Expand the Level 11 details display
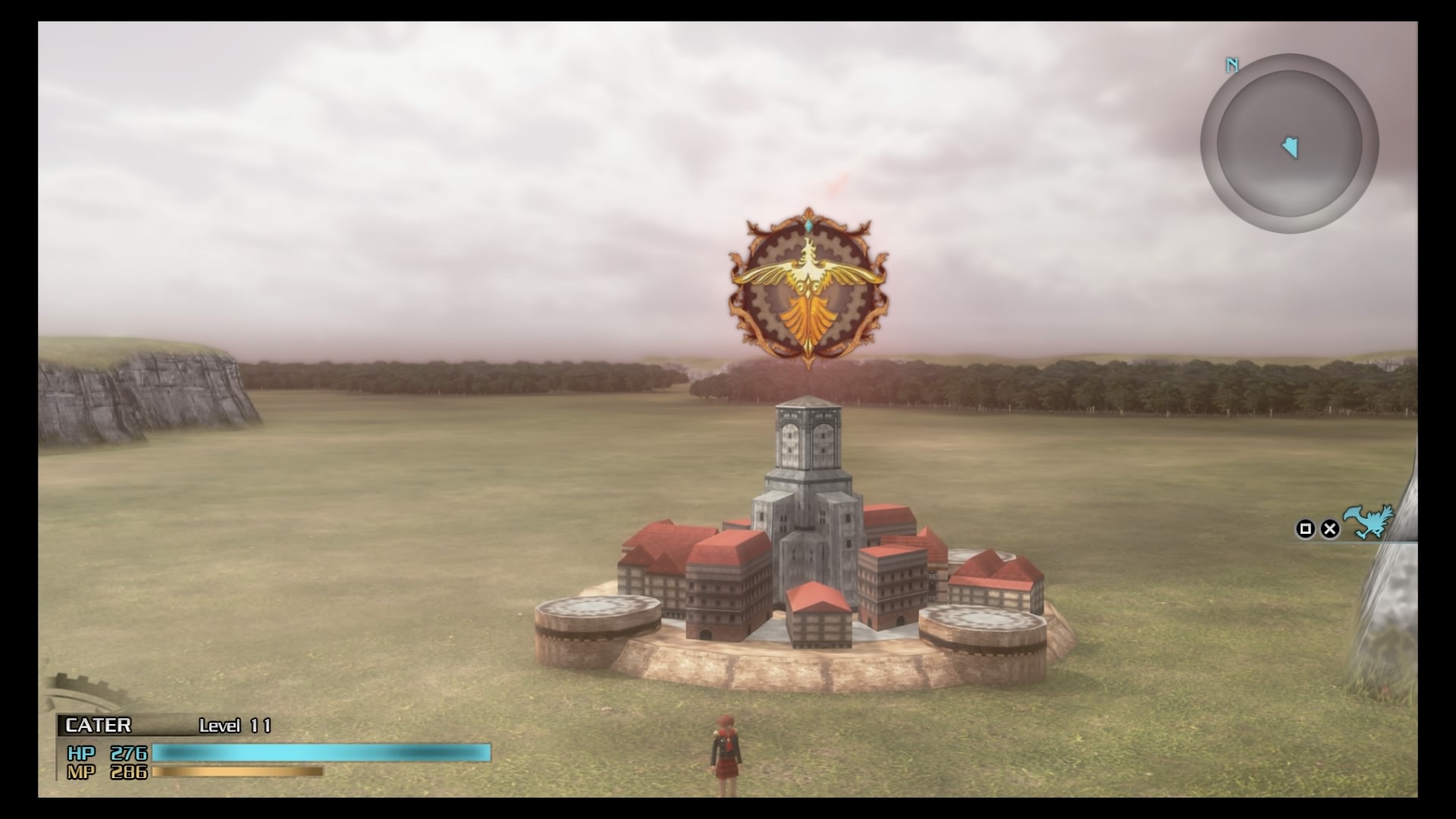1456x819 pixels. pos(234,726)
